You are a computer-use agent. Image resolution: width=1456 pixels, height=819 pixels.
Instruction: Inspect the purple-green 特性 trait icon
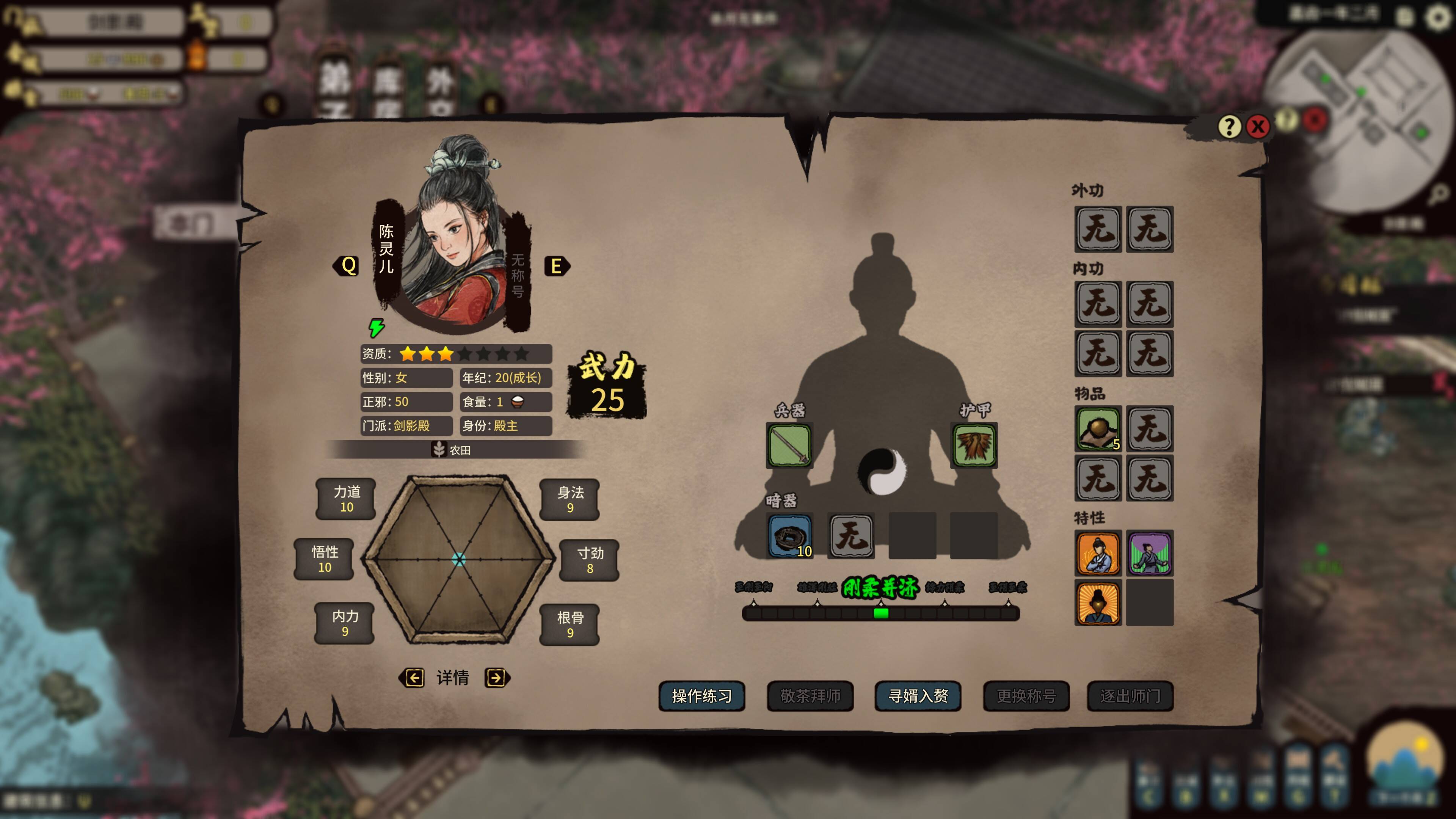[1150, 553]
